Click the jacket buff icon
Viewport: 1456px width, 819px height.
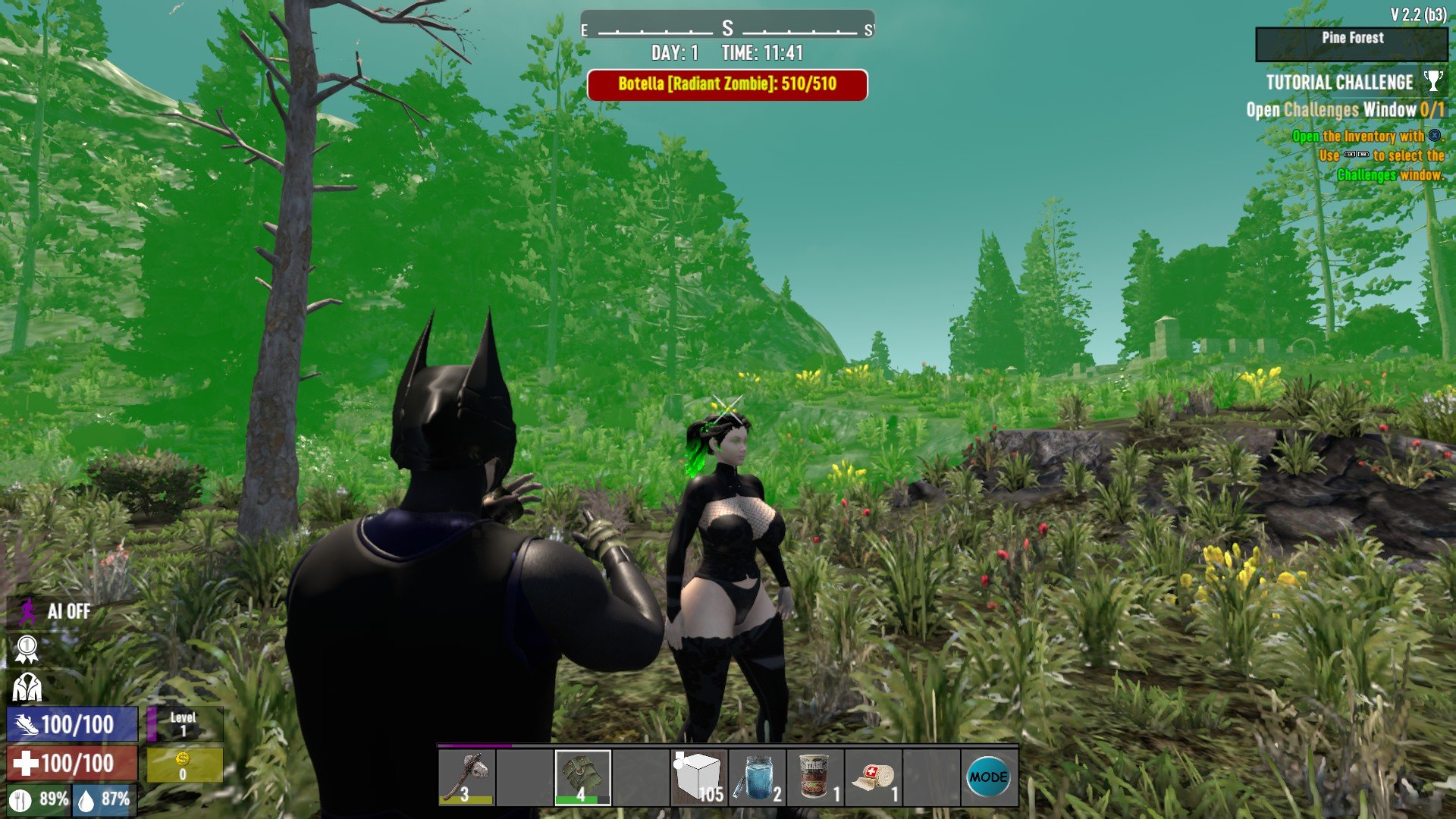click(27, 687)
